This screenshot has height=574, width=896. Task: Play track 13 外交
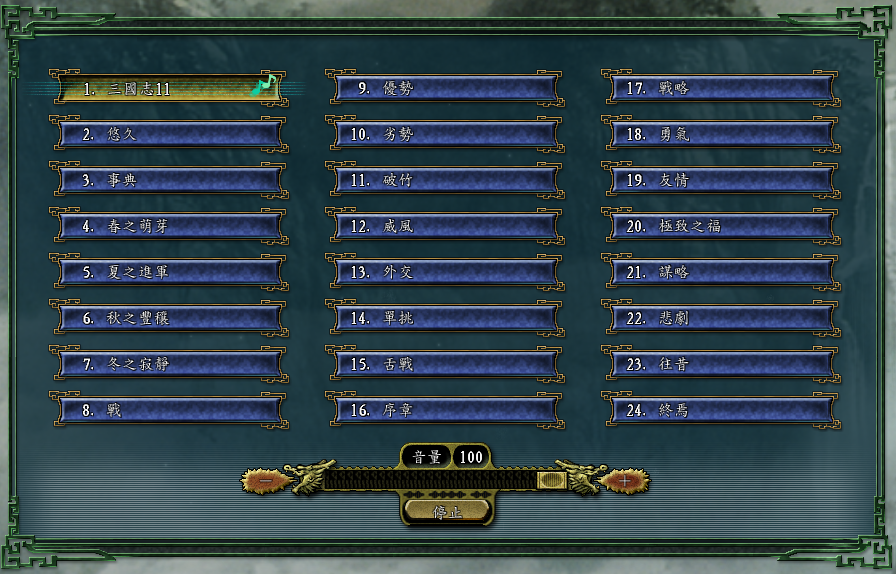click(x=444, y=272)
